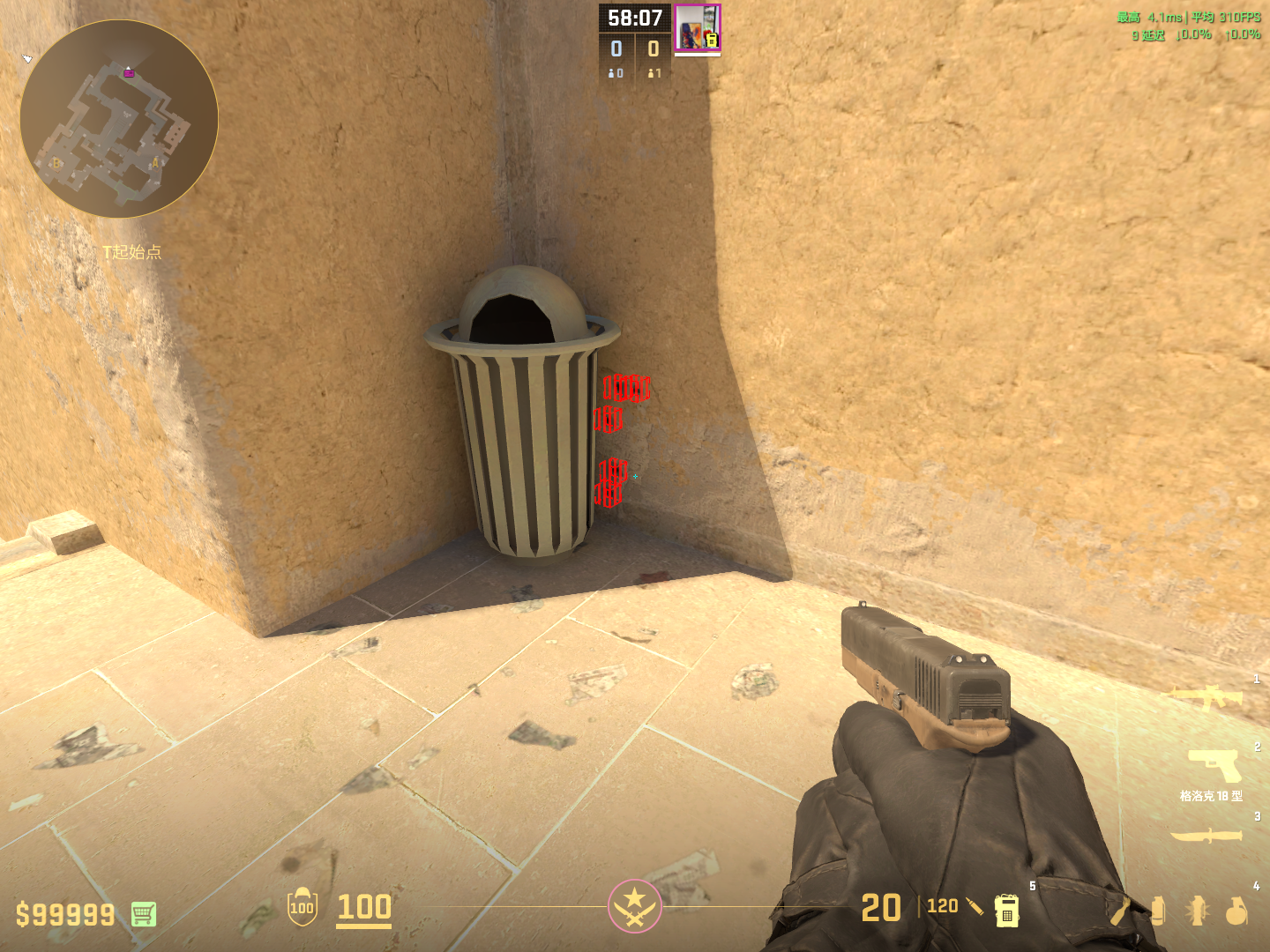The image size is (1270, 952).
Task: Select the HE grenade icon
Action: (x=1236, y=911)
